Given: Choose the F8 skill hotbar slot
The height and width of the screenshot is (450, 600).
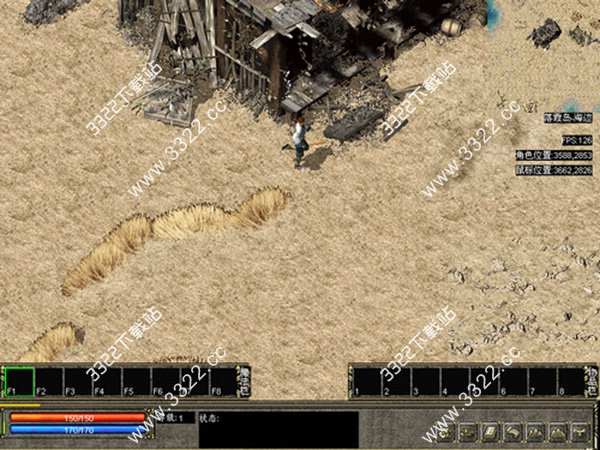Looking at the screenshot, I should pos(223,381).
